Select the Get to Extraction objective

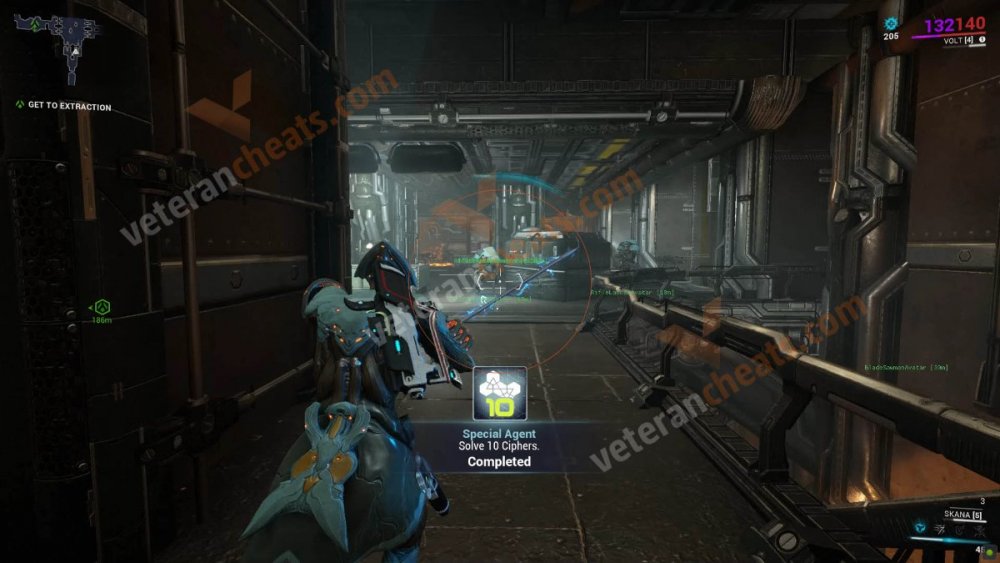(69, 106)
